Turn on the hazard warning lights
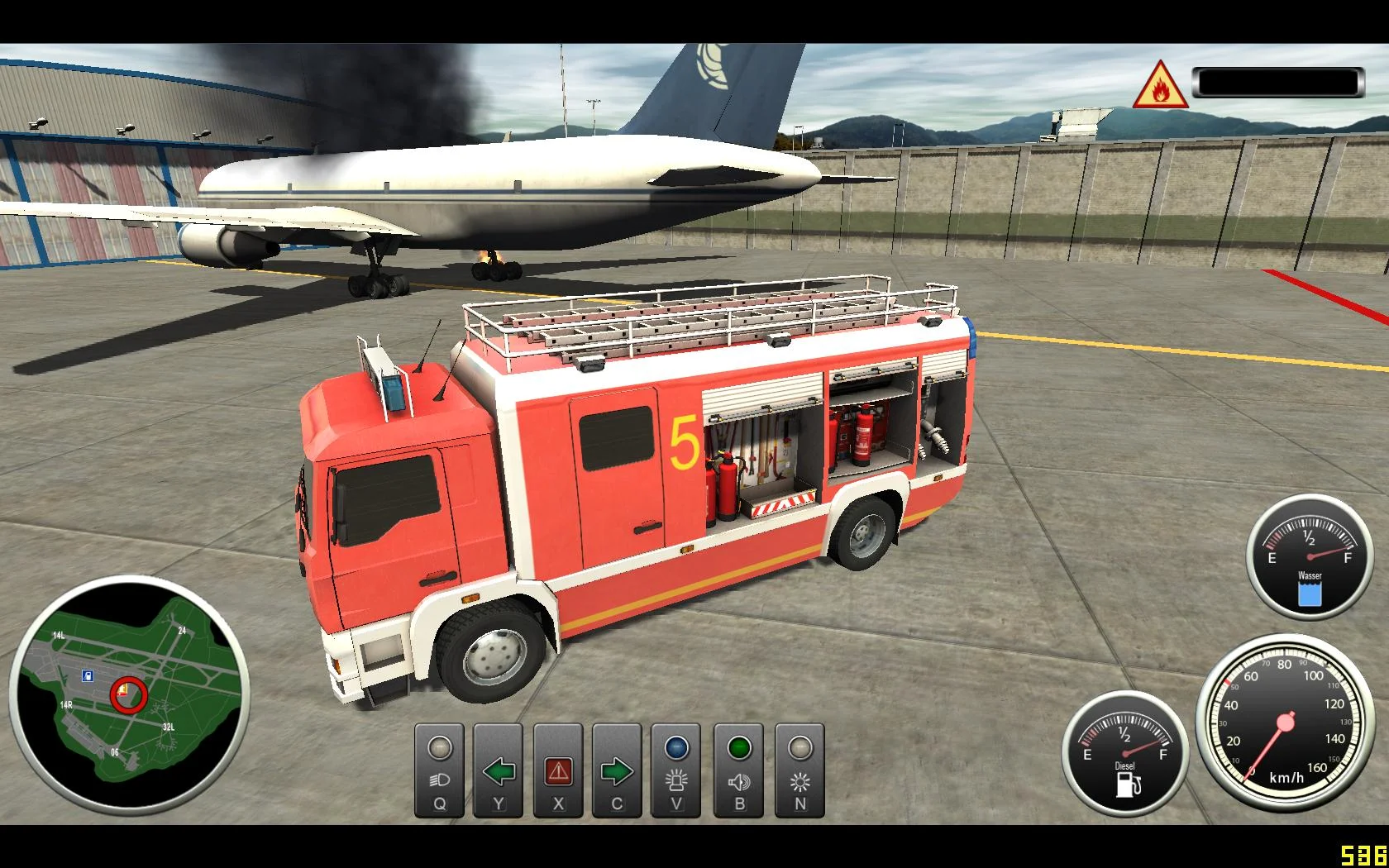This screenshot has width=1389, height=868. coord(558,770)
